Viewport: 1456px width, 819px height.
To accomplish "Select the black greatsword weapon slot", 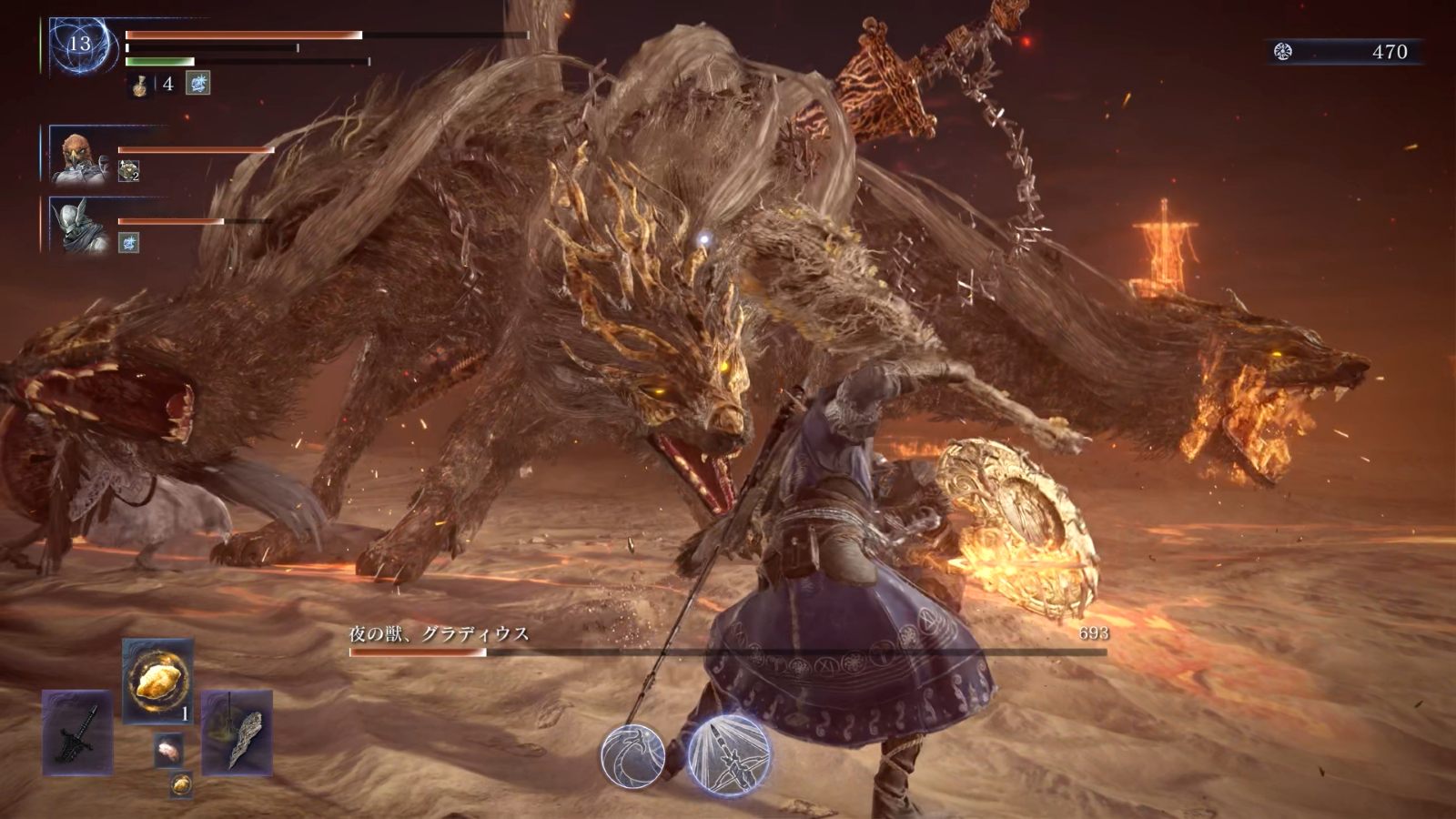I will pos(77,733).
